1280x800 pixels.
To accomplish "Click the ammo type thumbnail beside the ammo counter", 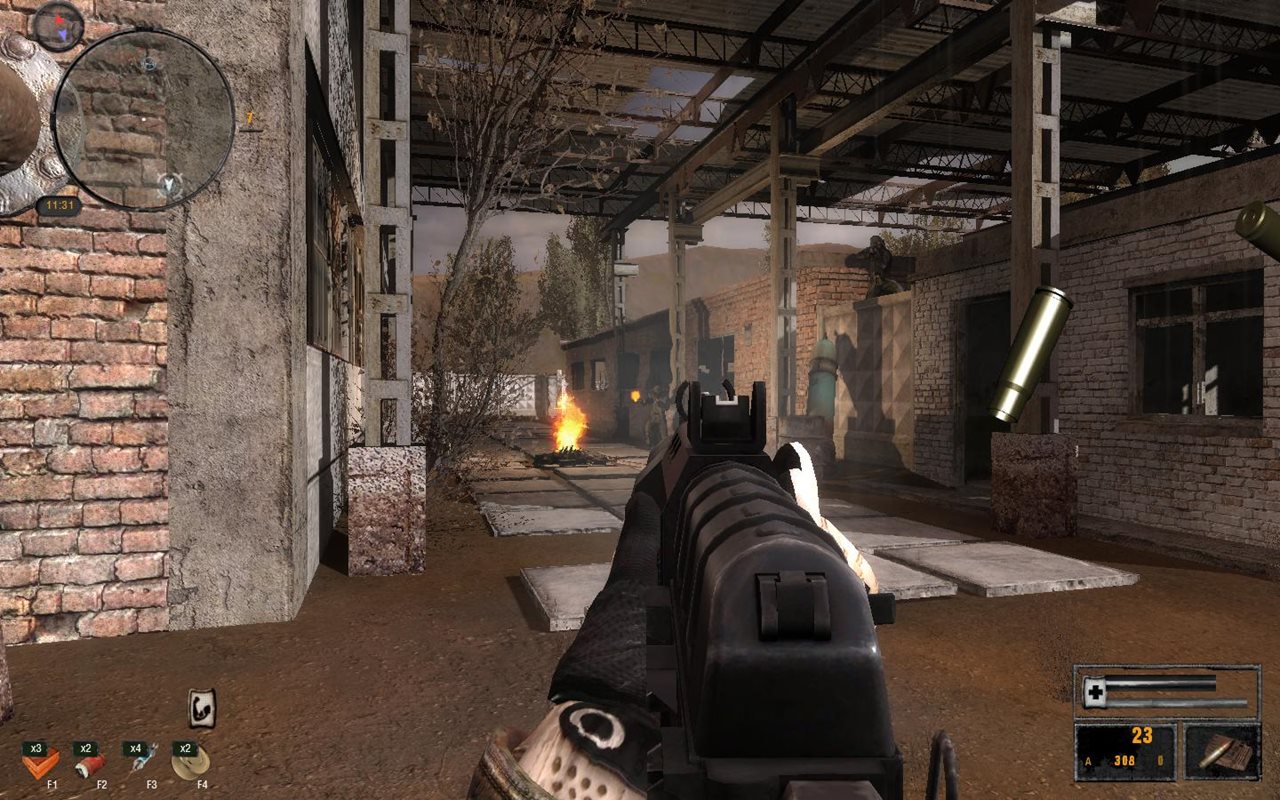I will pyautogui.click(x=1223, y=752).
